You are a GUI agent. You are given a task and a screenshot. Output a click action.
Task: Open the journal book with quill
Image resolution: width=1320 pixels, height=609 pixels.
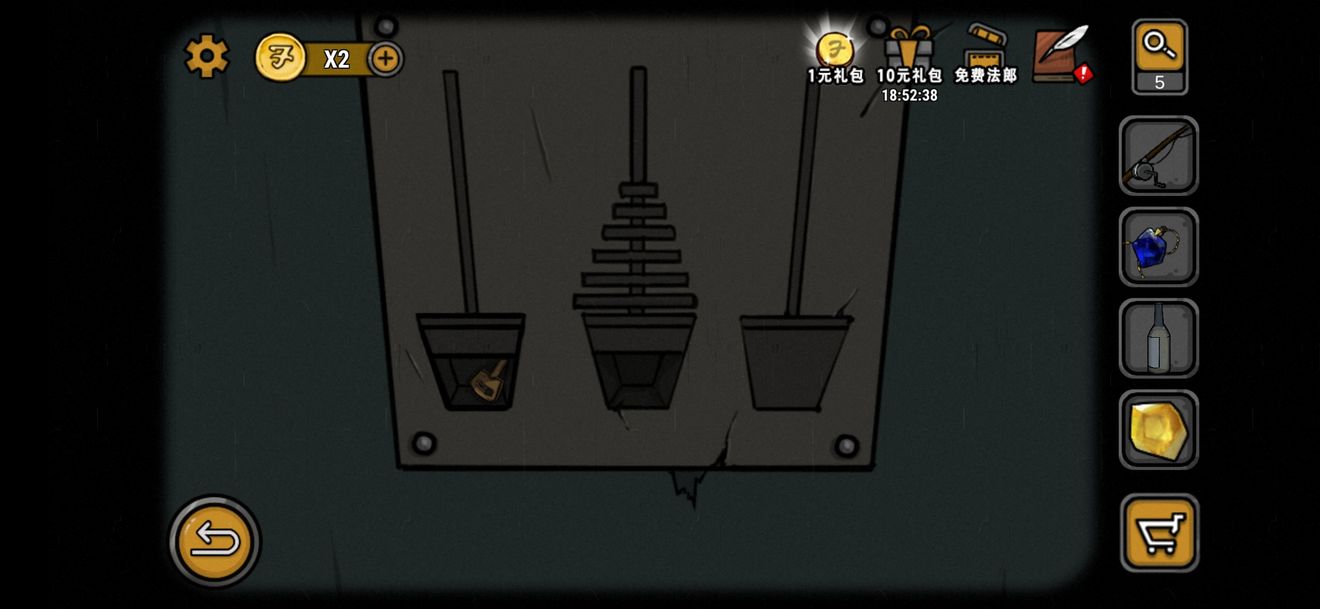[1059, 53]
